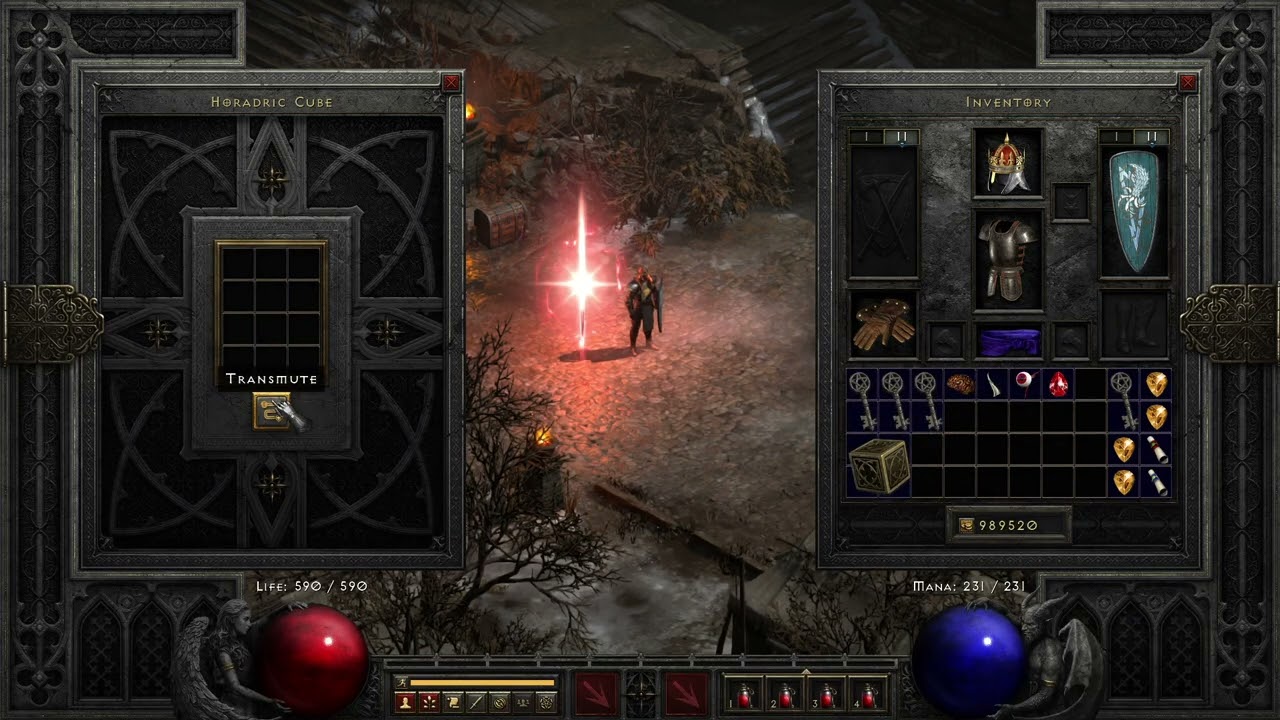
Task: Open the quest log scroll icon
Action: click(452, 702)
